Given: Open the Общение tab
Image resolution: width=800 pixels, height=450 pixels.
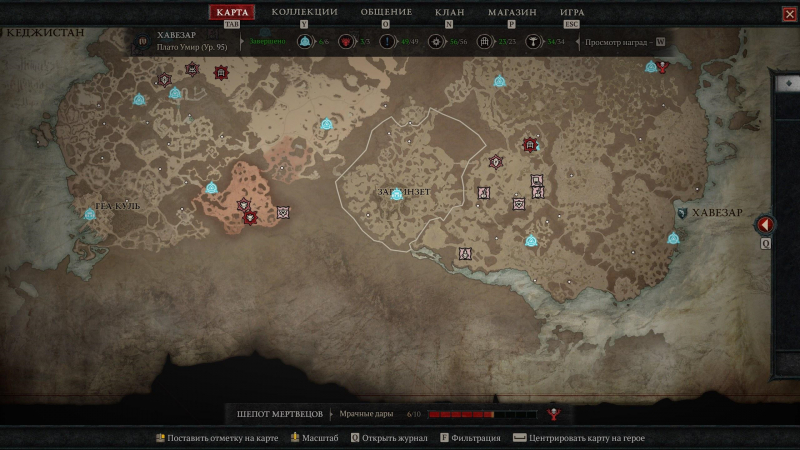Looking at the screenshot, I should pyautogui.click(x=384, y=12).
